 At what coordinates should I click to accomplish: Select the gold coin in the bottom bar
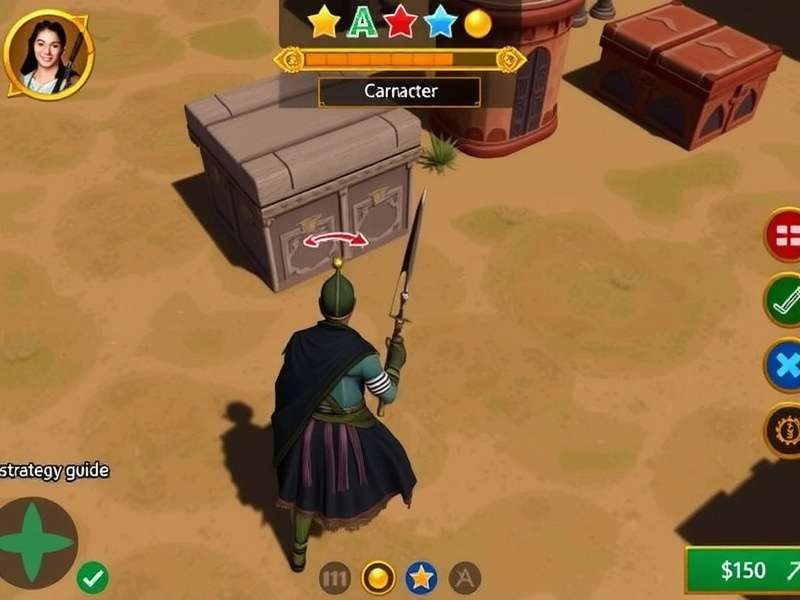pyautogui.click(x=378, y=577)
